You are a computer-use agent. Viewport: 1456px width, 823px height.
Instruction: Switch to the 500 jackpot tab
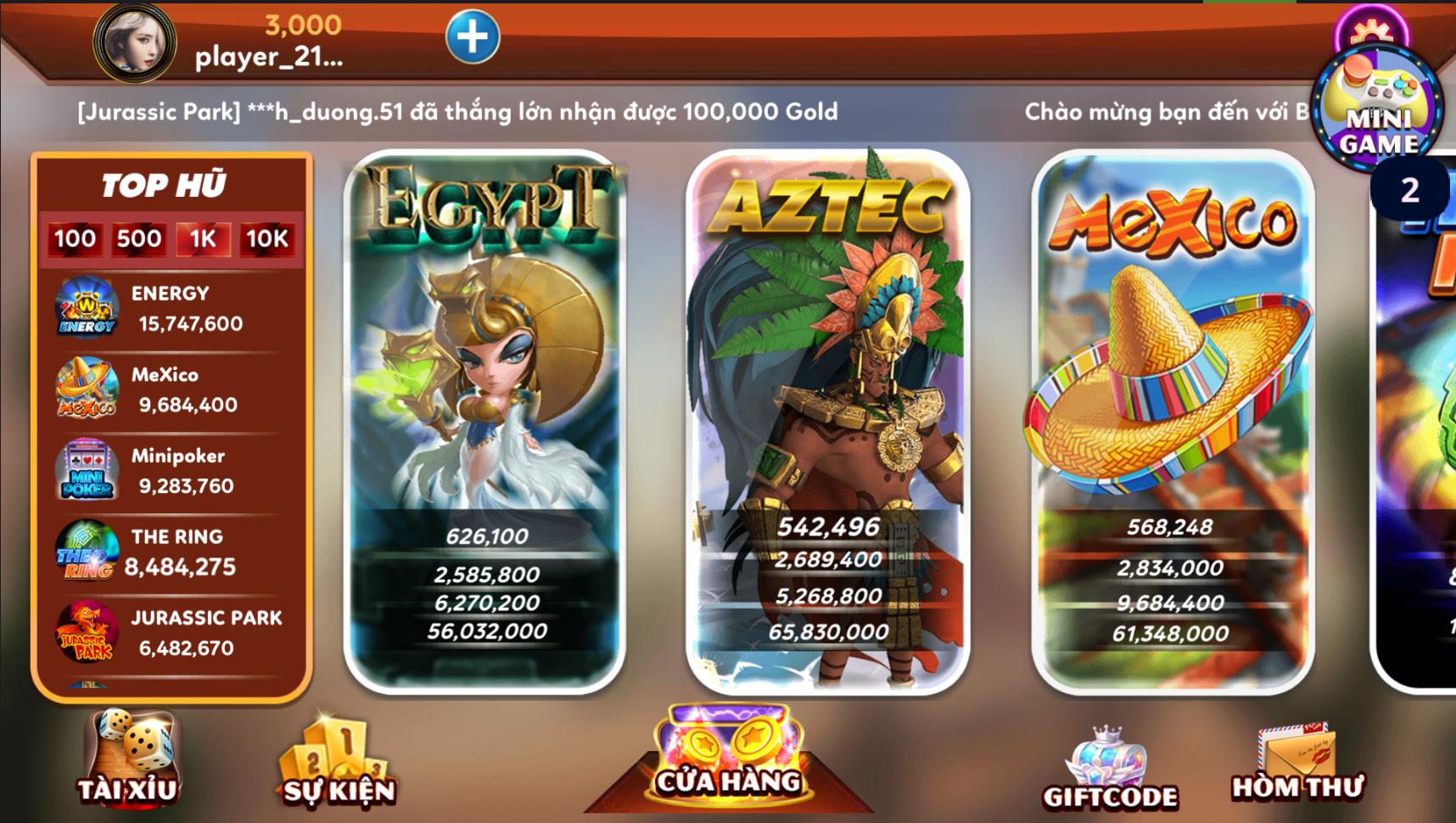139,239
